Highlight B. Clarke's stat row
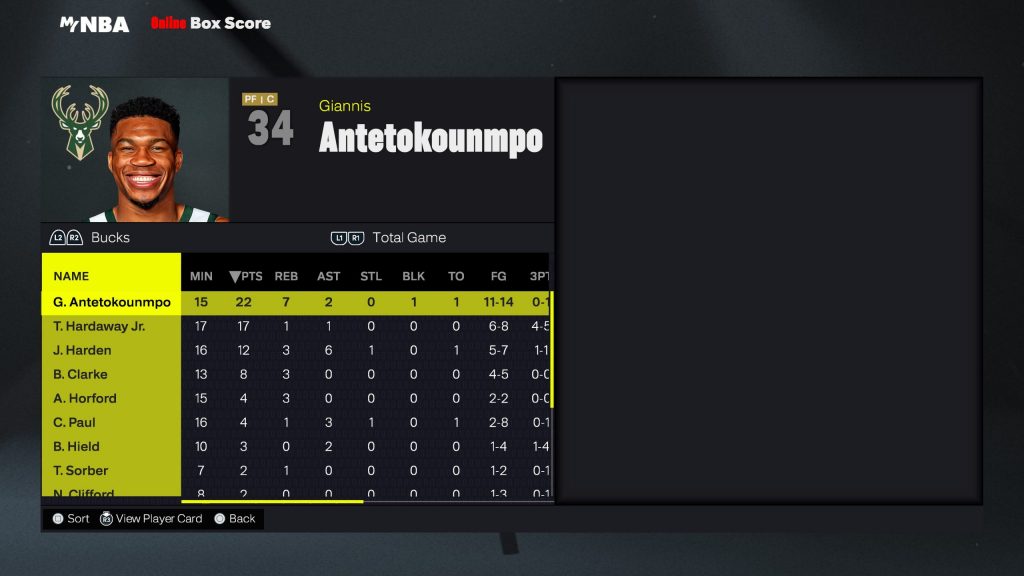1024x576 pixels. point(80,374)
